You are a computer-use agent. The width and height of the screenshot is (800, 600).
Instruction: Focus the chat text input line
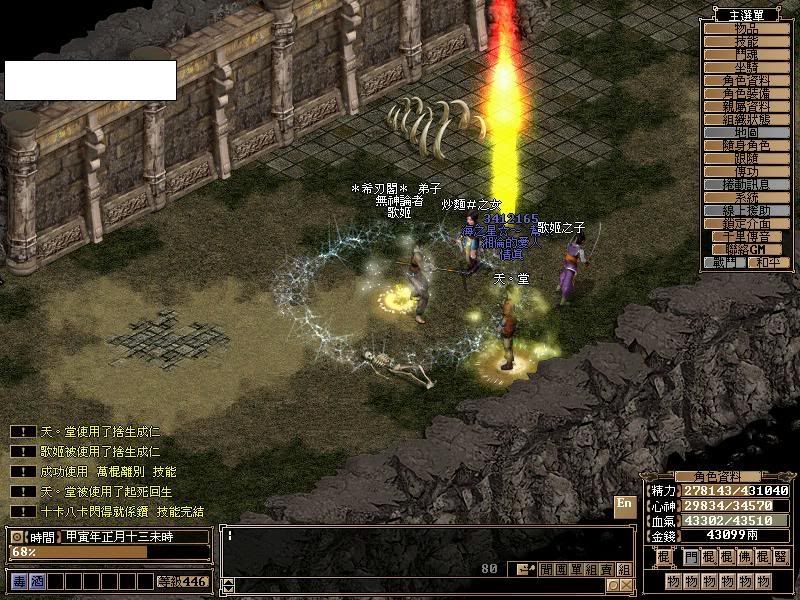[x=420, y=537]
